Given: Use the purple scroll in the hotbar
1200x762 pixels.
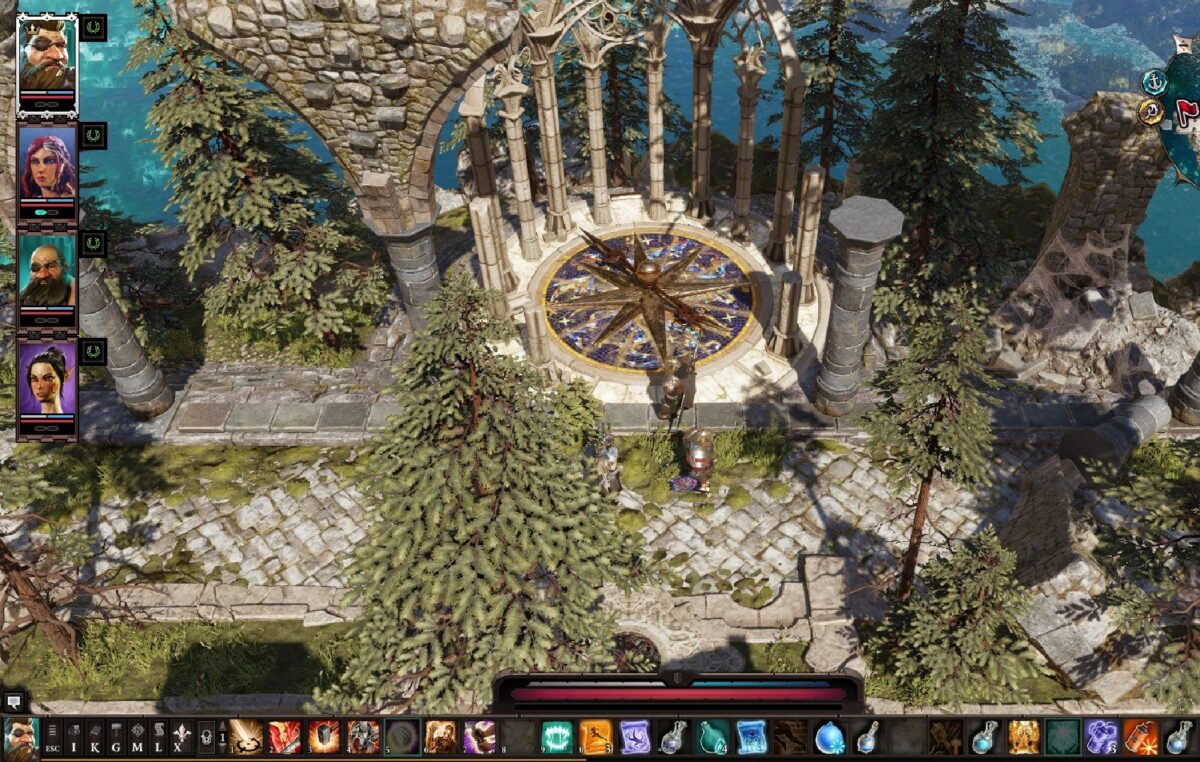Looking at the screenshot, I should pyautogui.click(x=634, y=737).
